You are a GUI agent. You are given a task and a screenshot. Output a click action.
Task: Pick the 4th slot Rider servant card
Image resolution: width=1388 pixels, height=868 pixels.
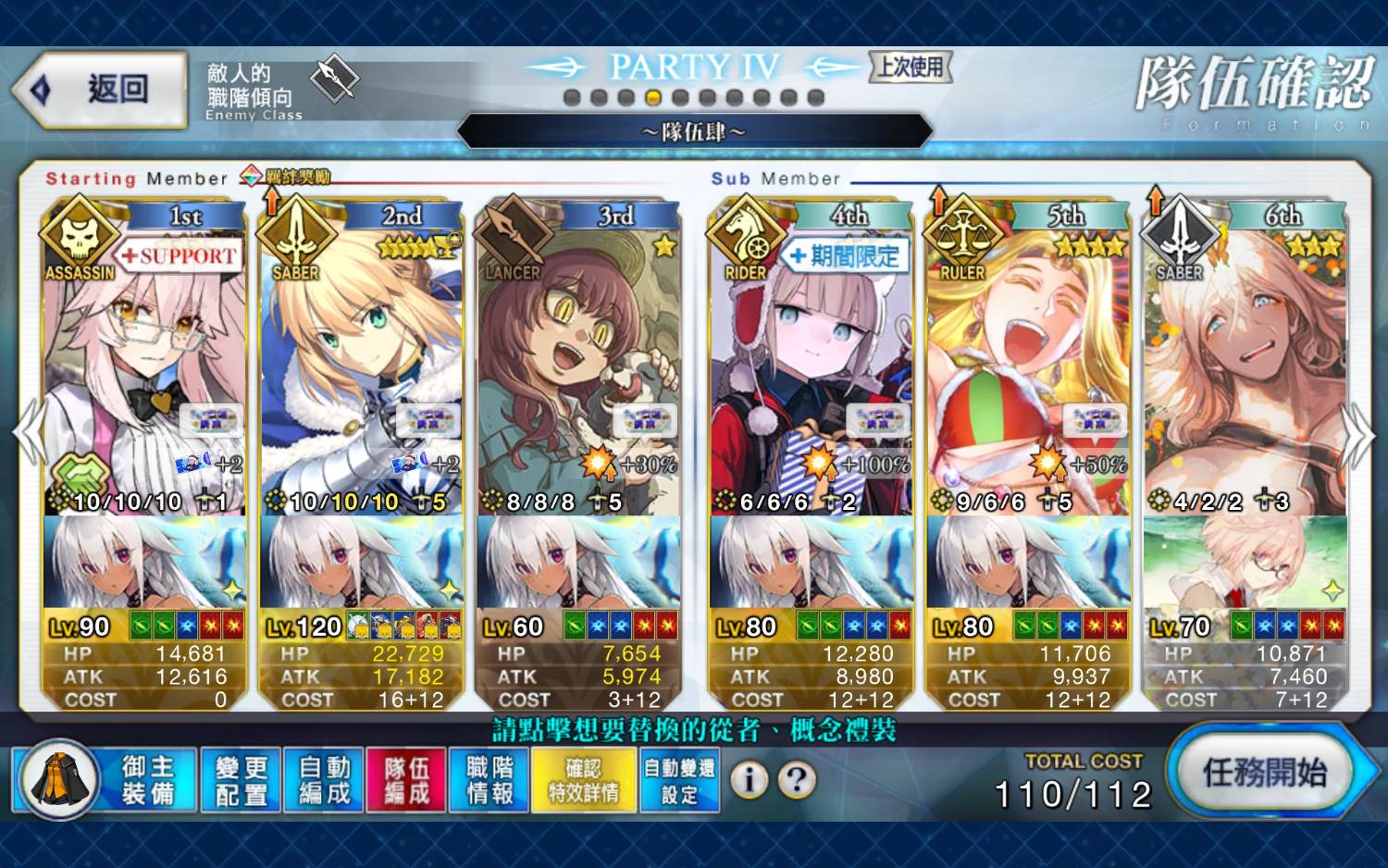[x=811, y=370]
